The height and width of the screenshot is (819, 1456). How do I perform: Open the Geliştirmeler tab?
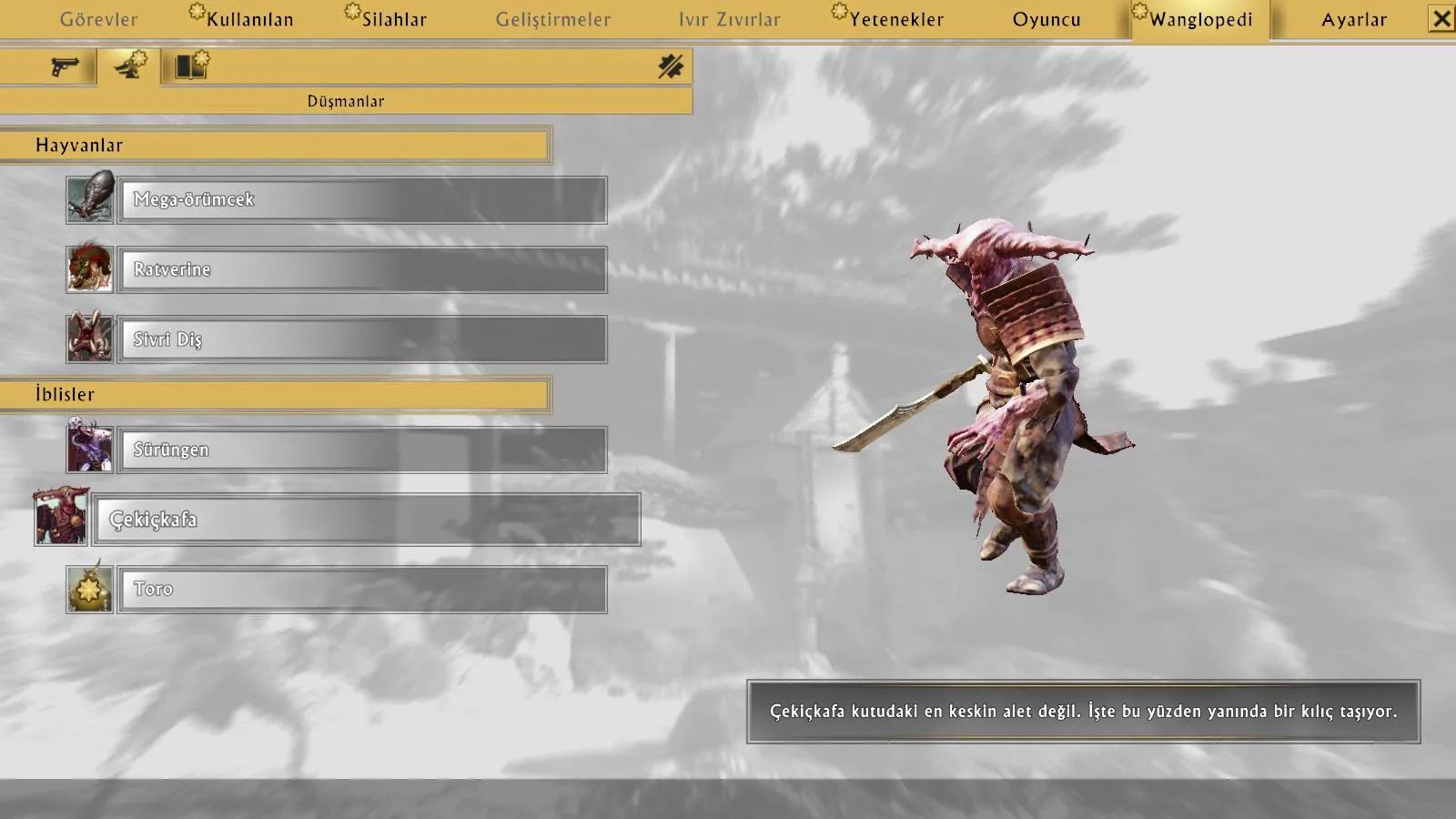[x=552, y=19]
